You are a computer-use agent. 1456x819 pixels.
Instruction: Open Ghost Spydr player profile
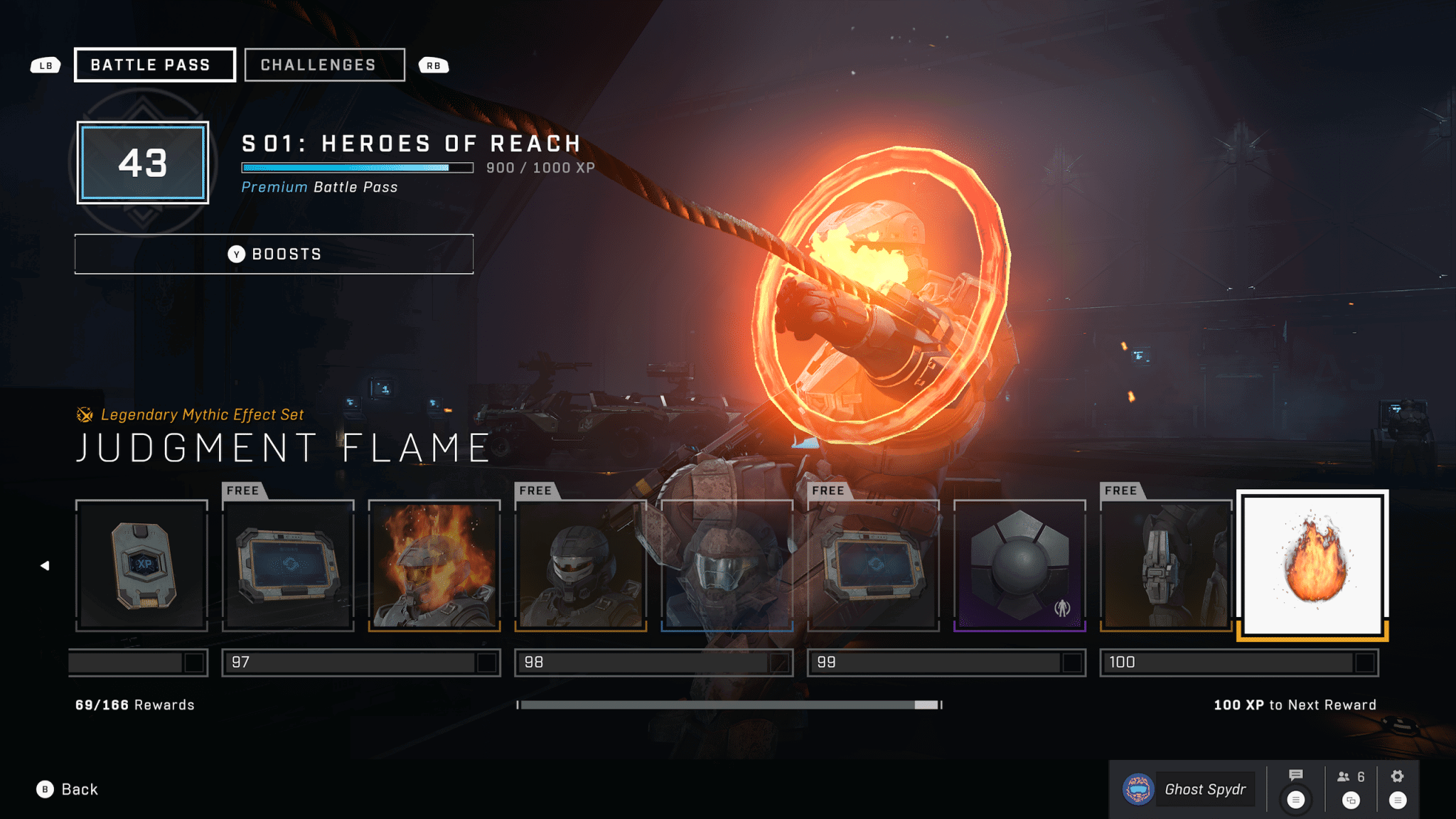tap(1187, 789)
